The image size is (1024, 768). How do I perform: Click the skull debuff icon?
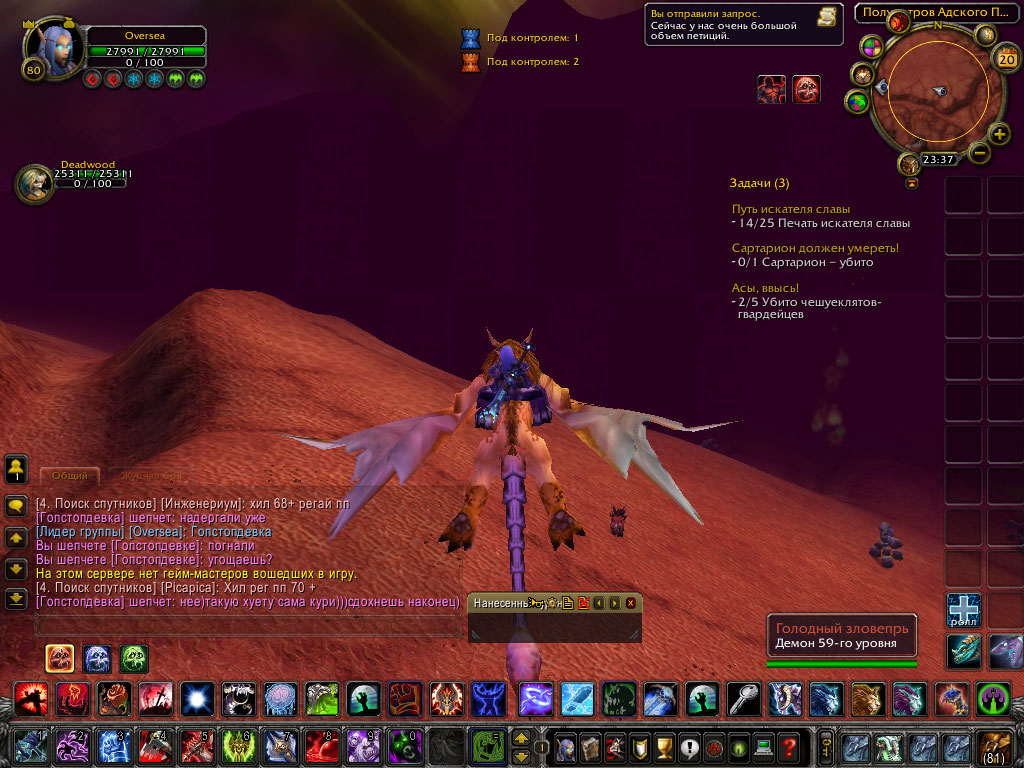[807, 89]
